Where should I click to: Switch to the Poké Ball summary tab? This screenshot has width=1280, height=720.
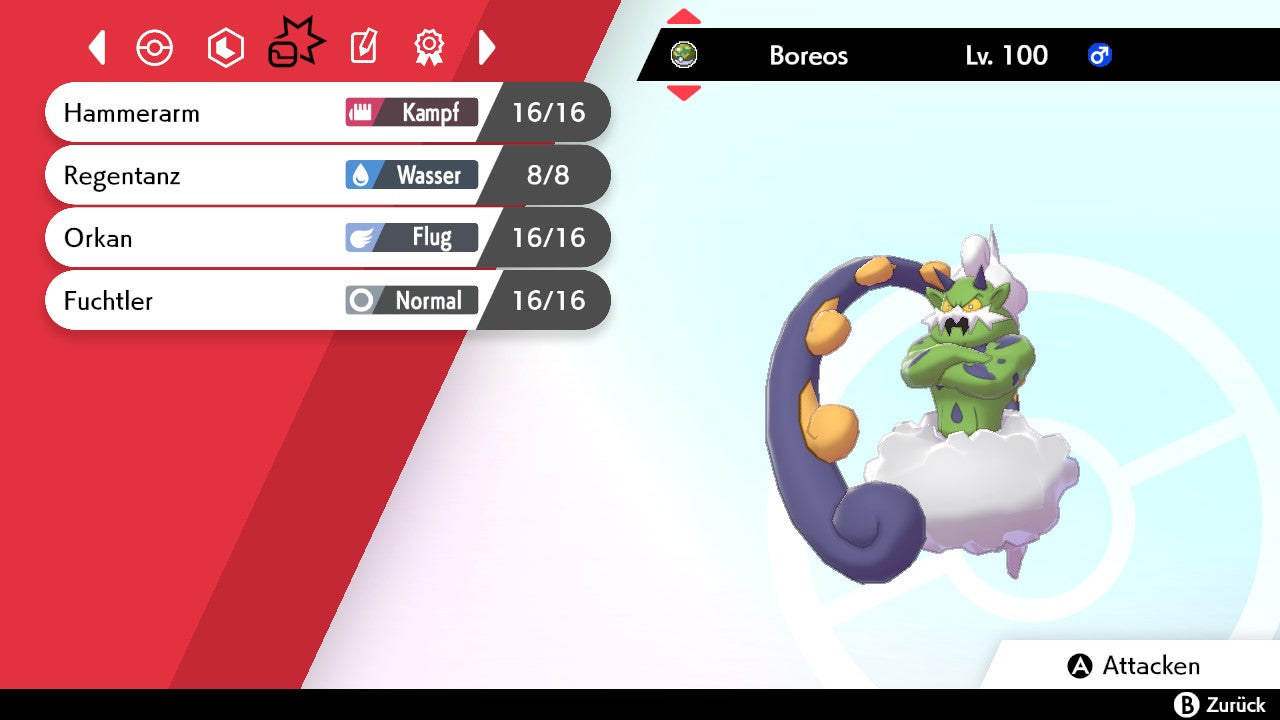coord(155,48)
